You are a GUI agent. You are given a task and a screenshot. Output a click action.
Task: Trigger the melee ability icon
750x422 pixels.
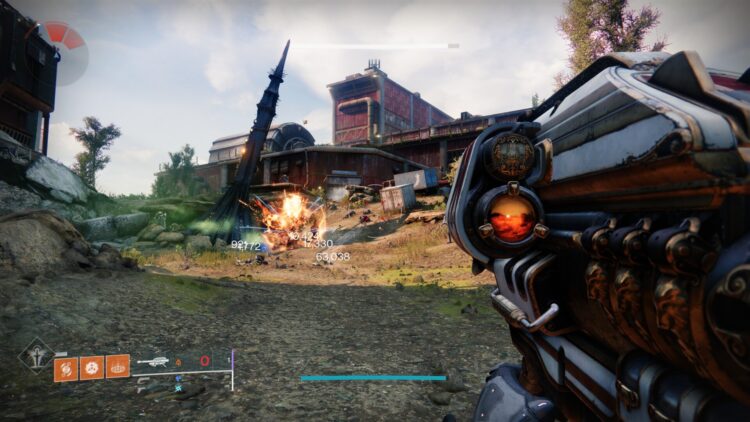pos(92,368)
